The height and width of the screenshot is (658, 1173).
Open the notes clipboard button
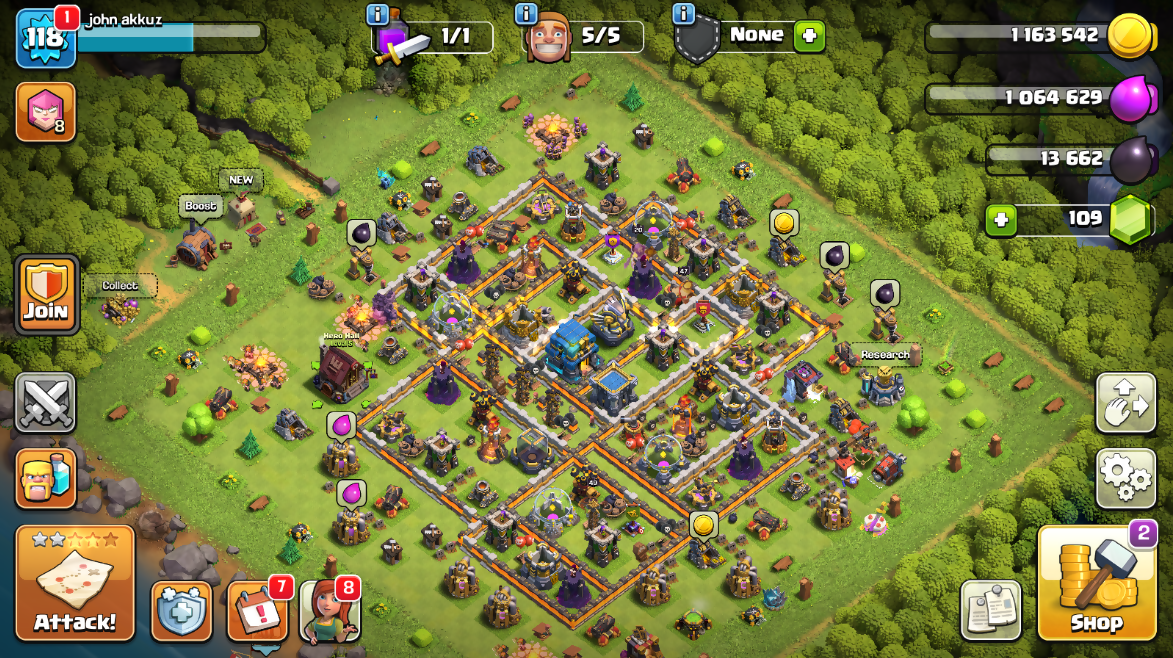click(991, 609)
